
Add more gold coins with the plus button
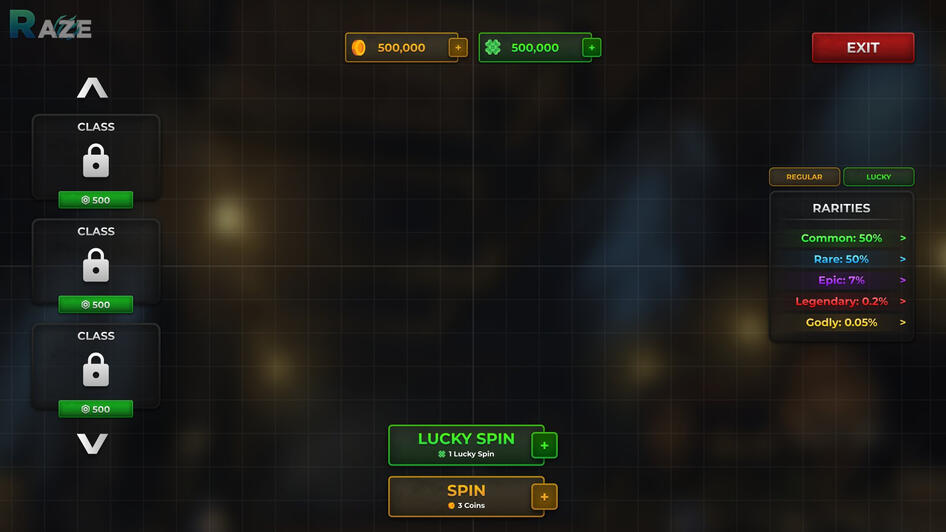[458, 48]
